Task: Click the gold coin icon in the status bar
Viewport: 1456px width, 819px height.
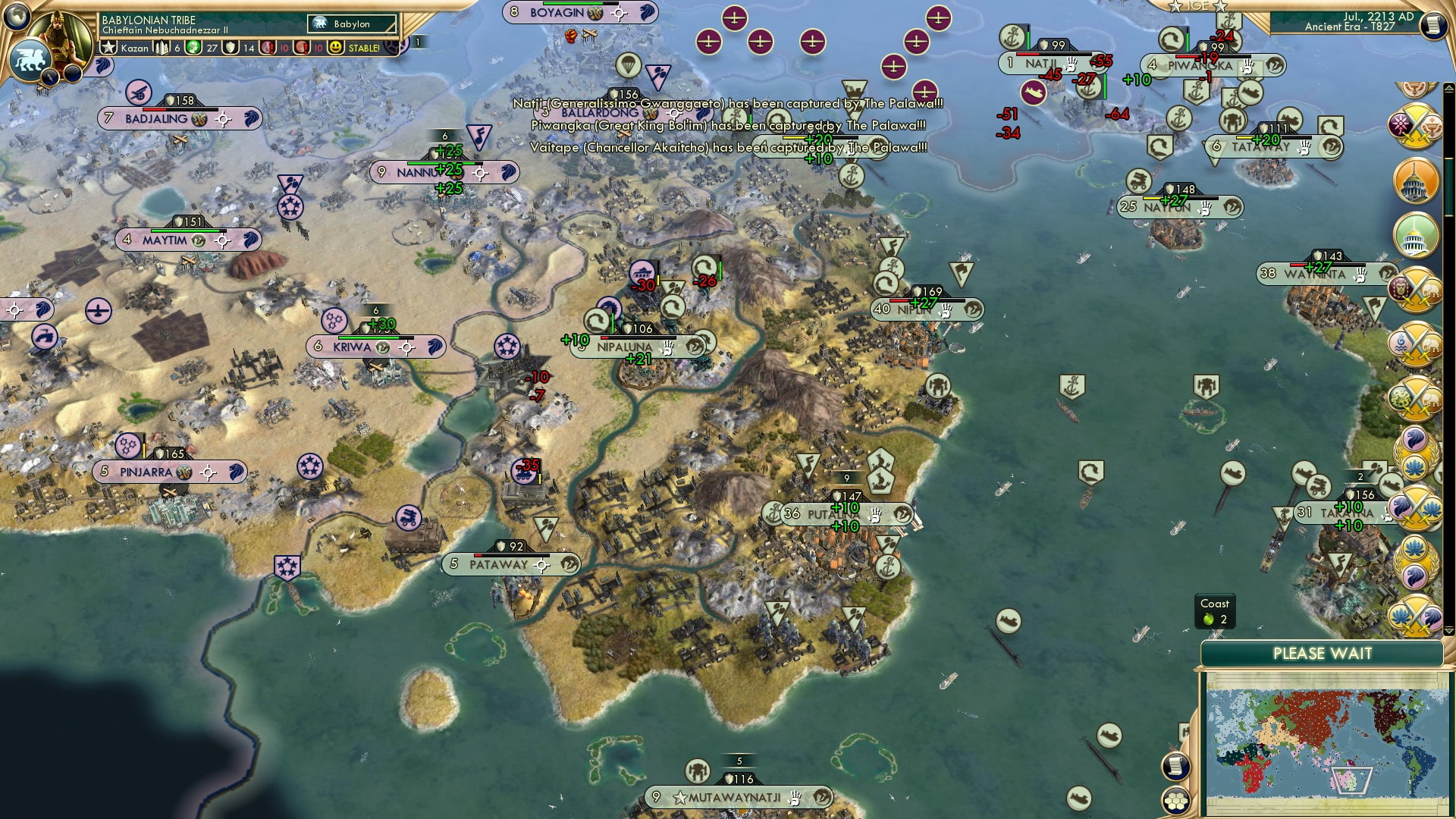Action: coord(193,49)
